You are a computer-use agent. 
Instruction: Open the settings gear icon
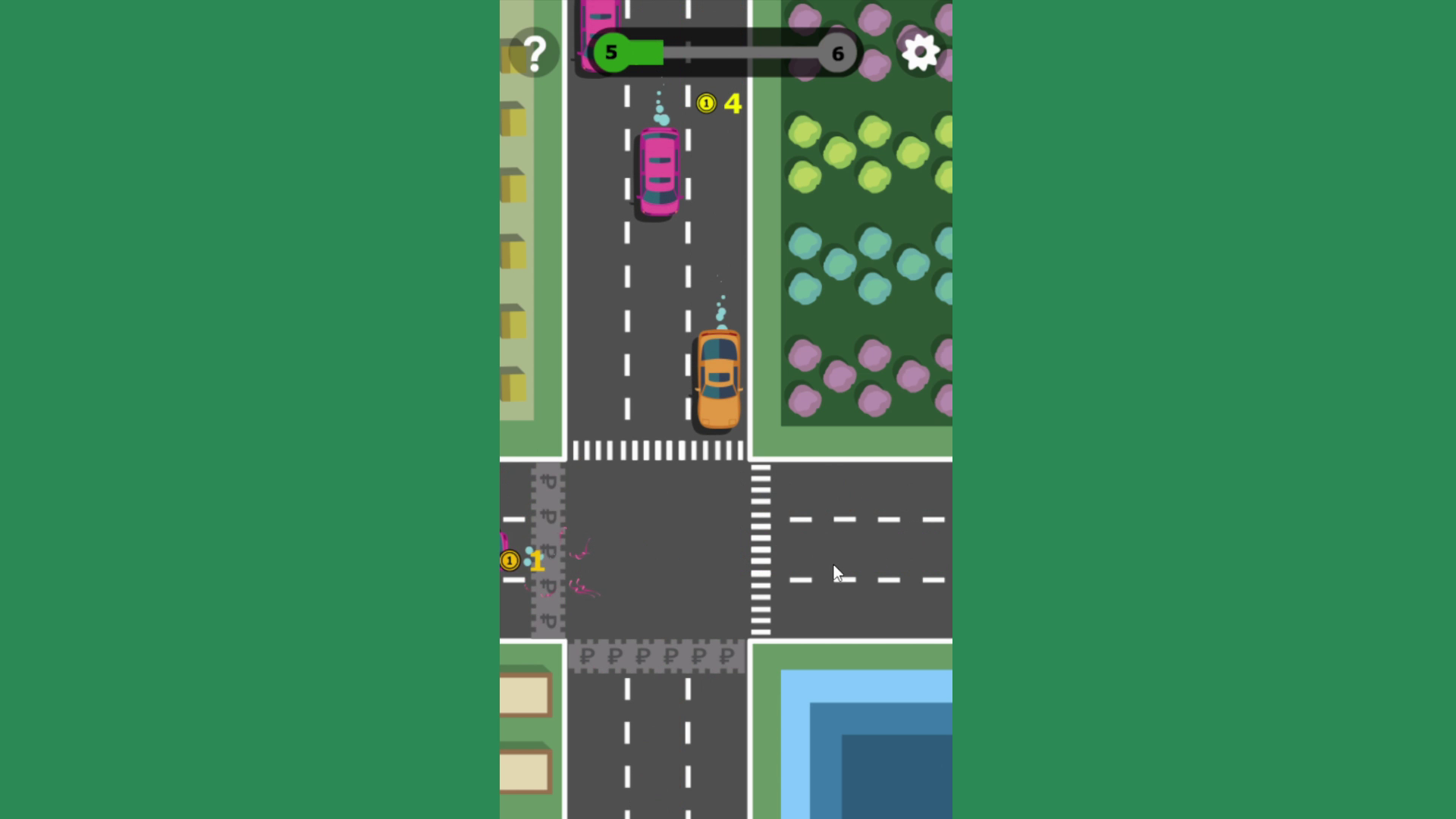[920, 52]
